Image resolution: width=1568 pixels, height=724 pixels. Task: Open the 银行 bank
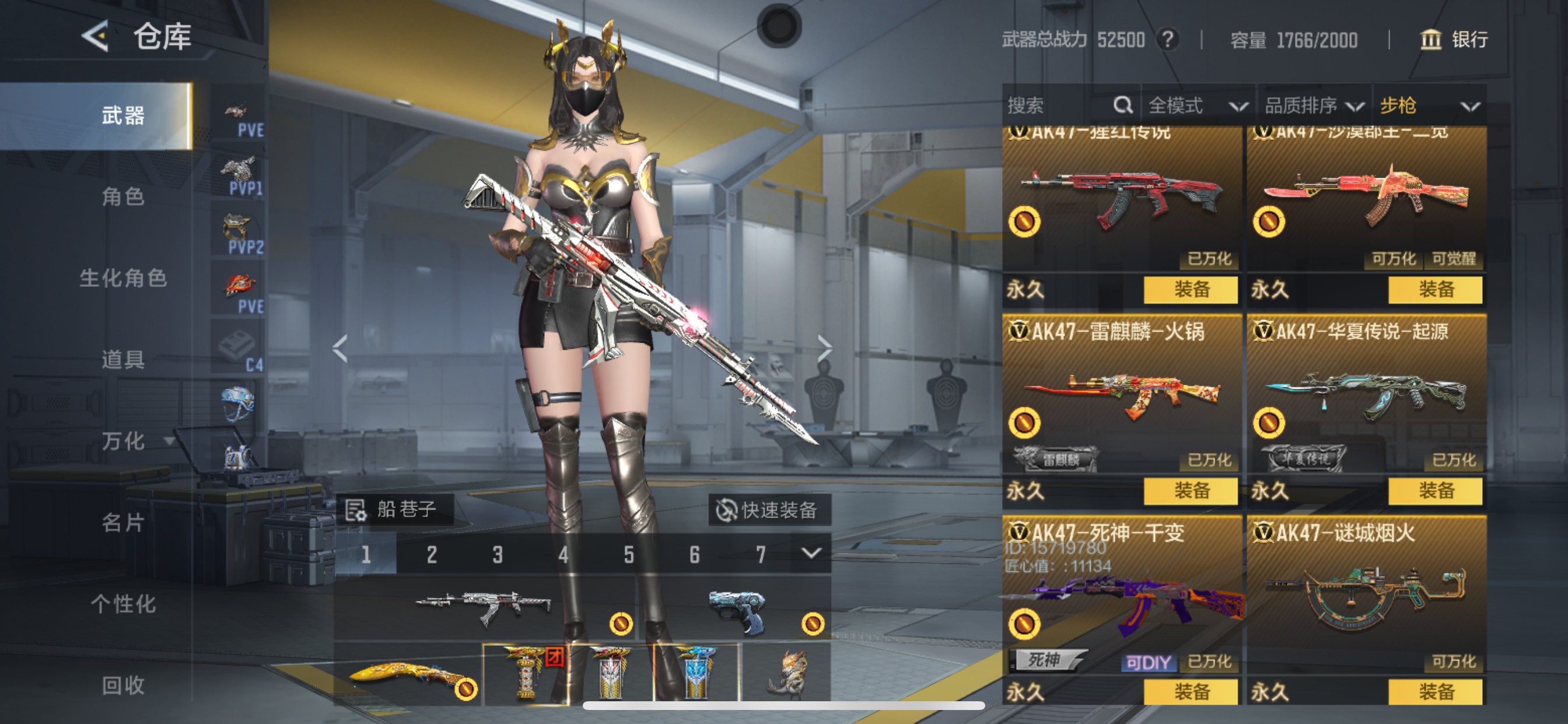pos(1454,40)
